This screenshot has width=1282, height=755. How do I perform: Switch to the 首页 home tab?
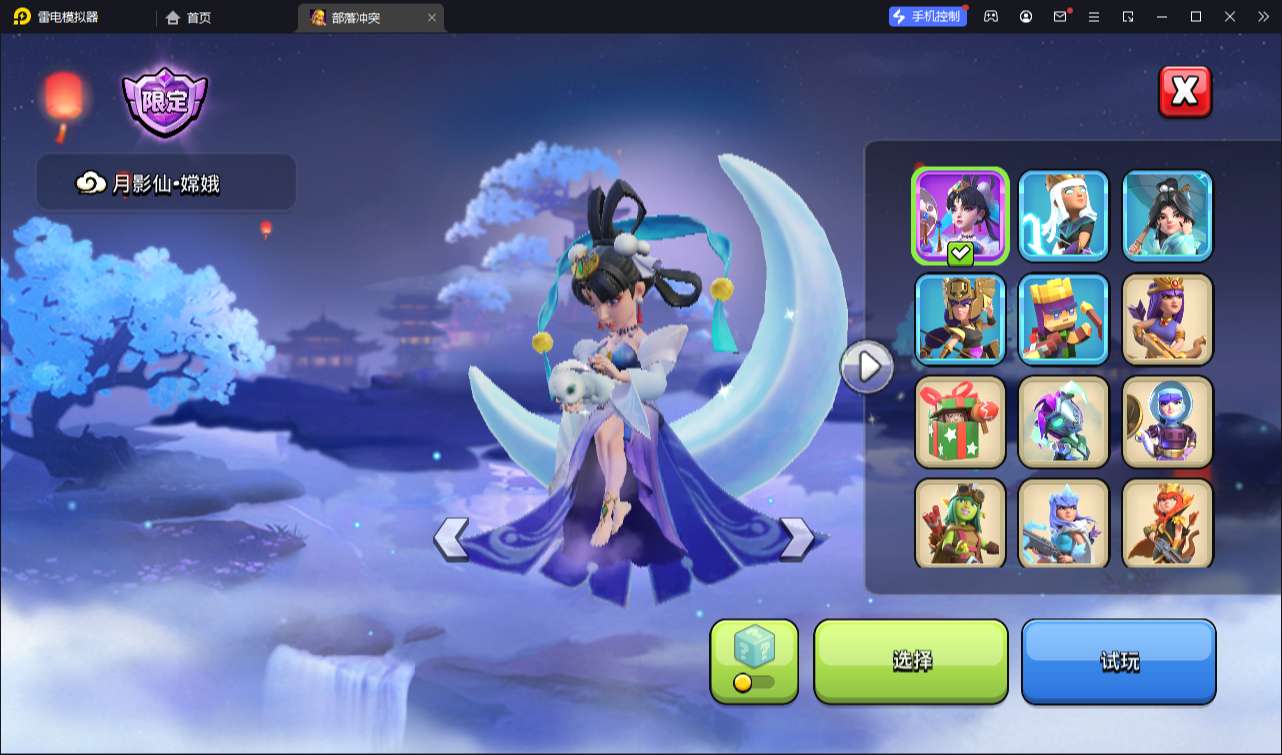point(189,17)
